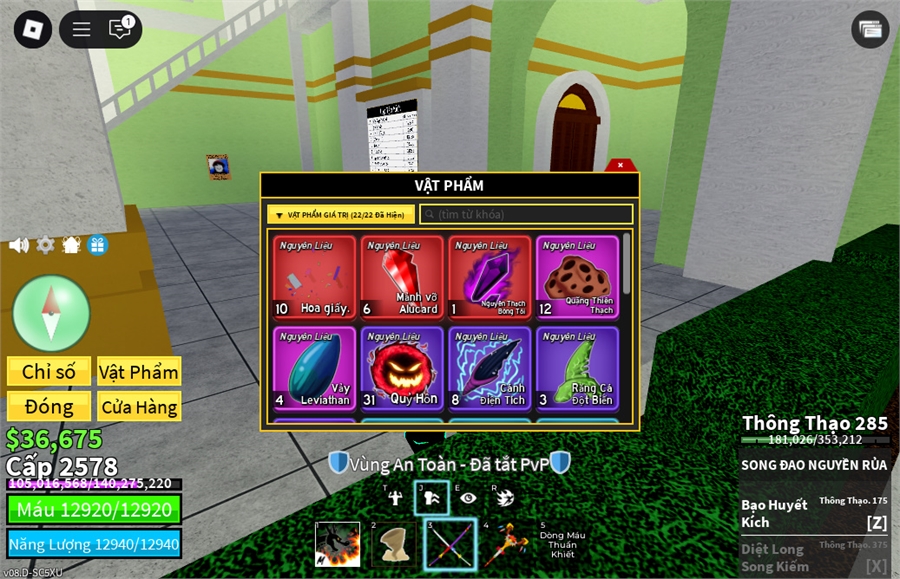900x579 pixels.
Task: Open the item value filter dropdown
Action: point(341,215)
